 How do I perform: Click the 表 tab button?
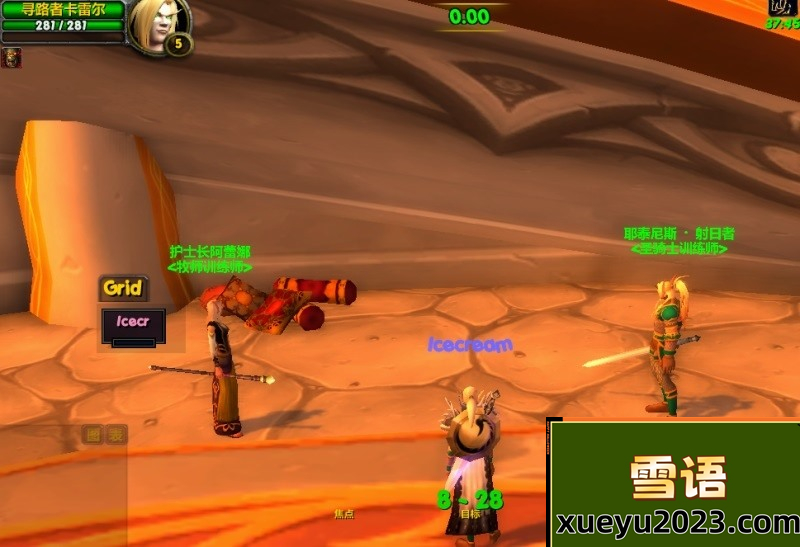click(x=117, y=434)
